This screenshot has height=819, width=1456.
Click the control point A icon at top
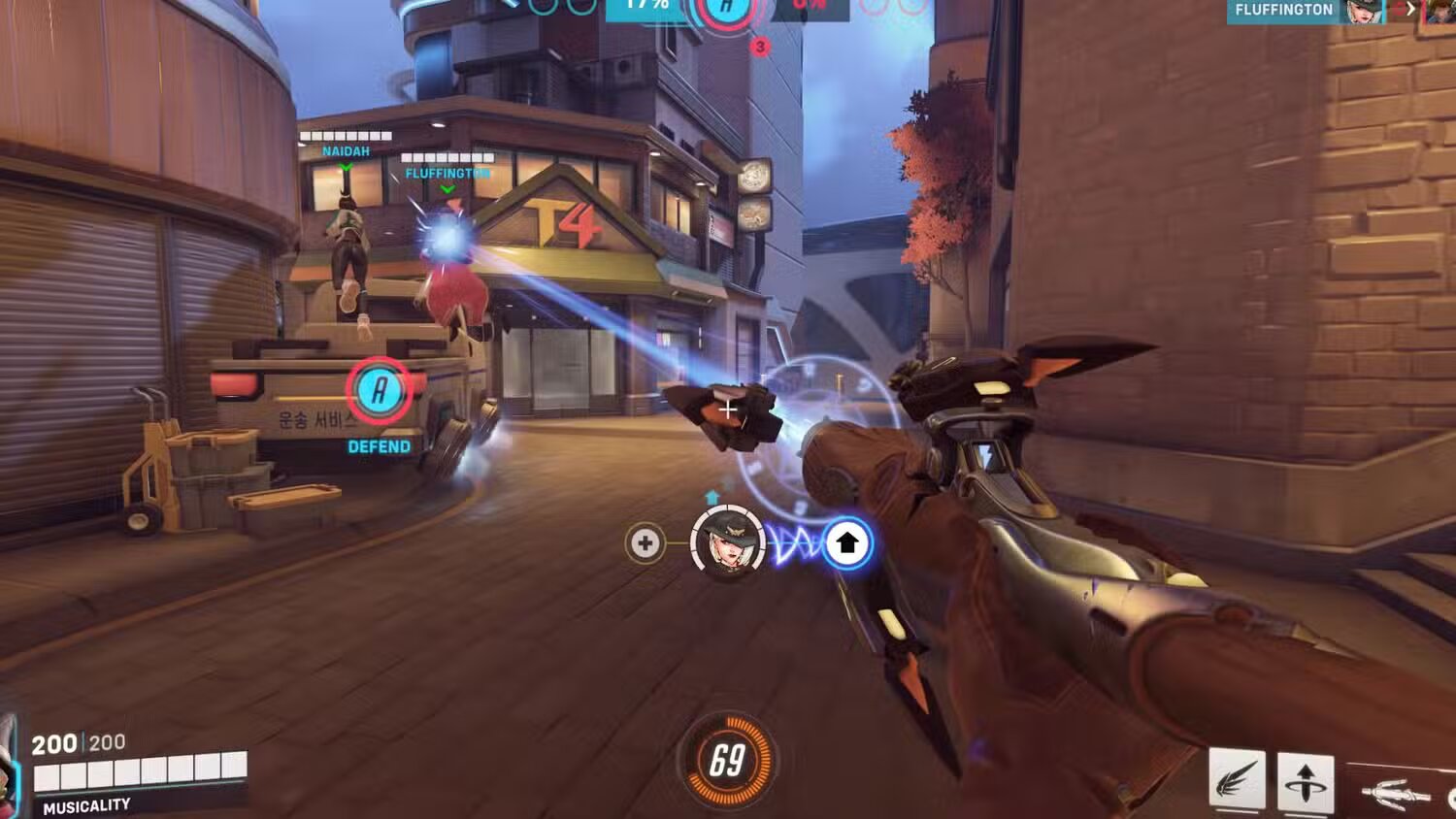pos(725,12)
